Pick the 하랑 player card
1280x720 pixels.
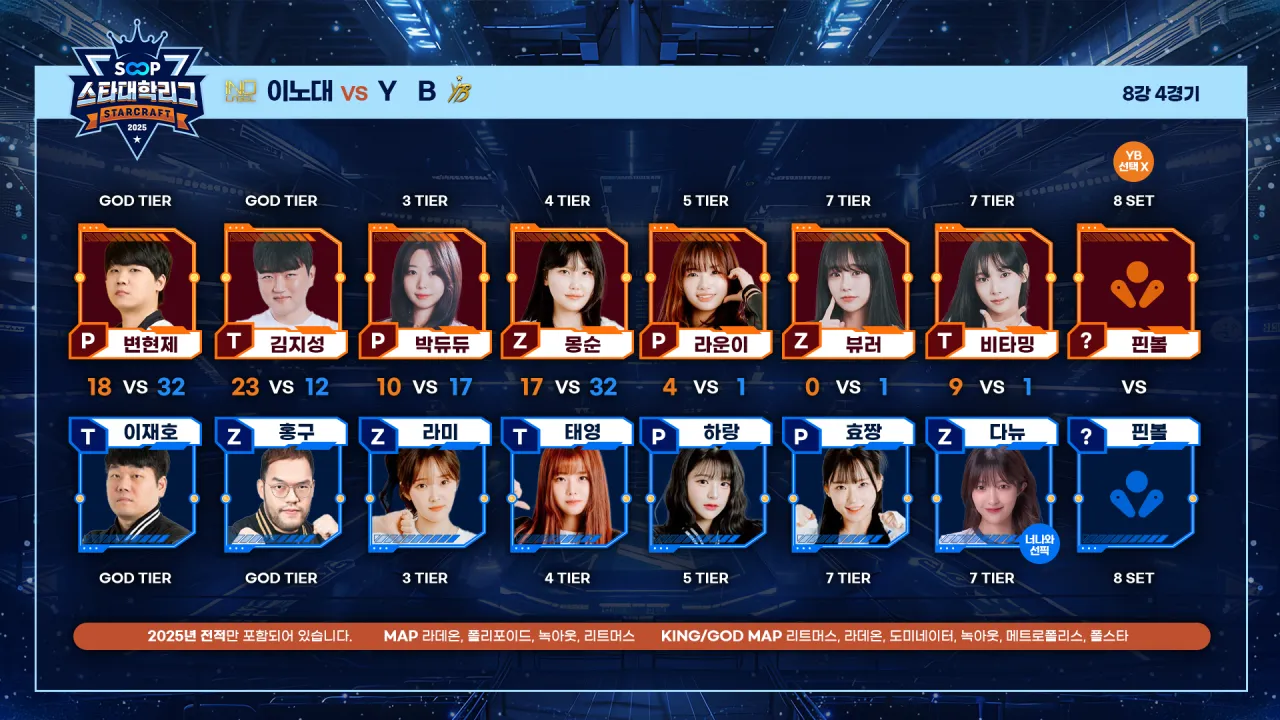(707, 484)
